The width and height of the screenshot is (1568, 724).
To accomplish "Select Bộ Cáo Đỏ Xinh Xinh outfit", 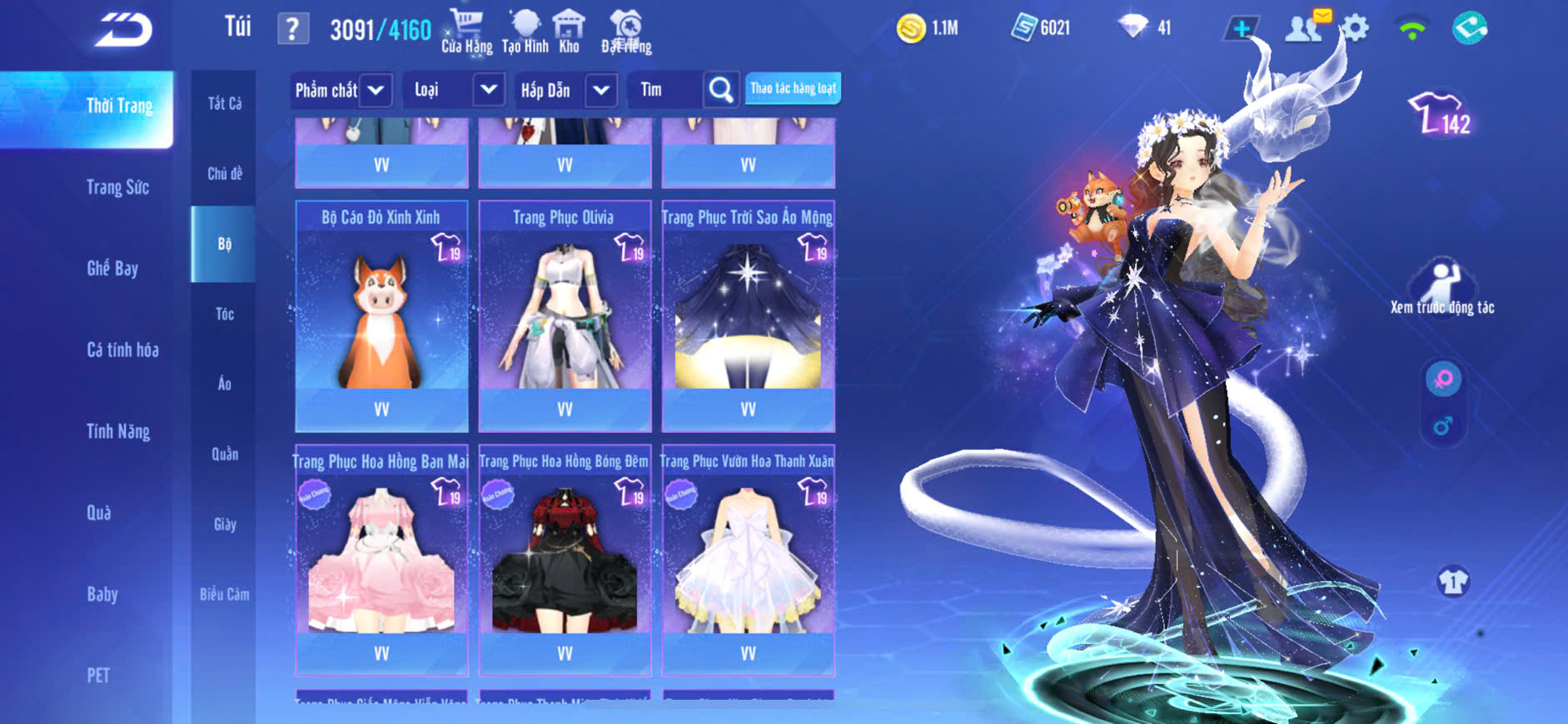I will pos(381,315).
